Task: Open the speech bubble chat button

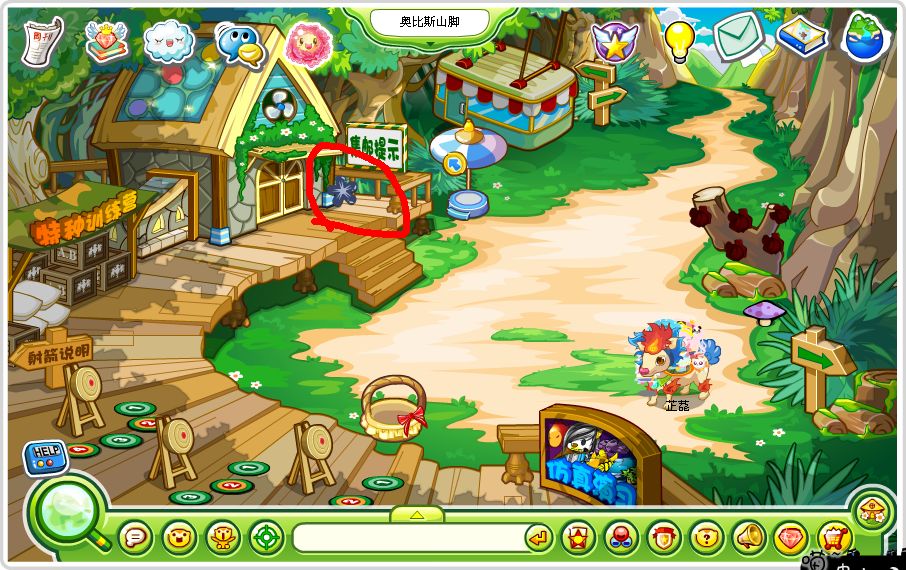Action: [x=135, y=538]
